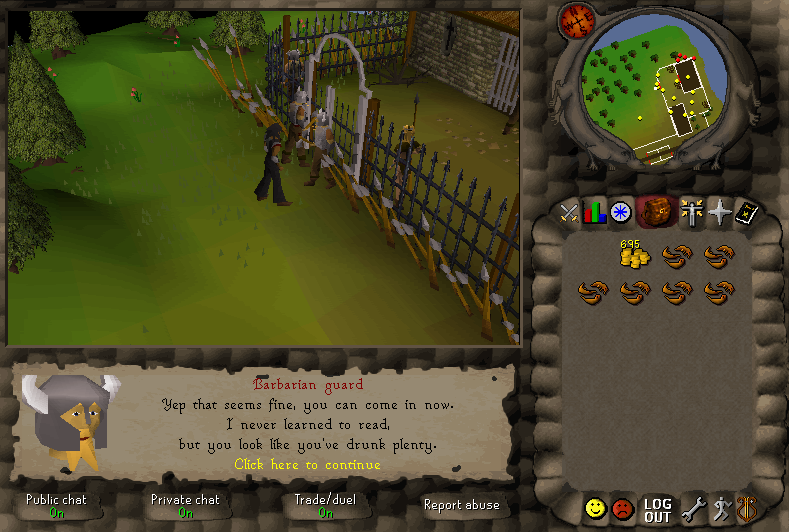Screen dimensions: 789x532
Task: Click the compass icon
Action: pos(575,18)
